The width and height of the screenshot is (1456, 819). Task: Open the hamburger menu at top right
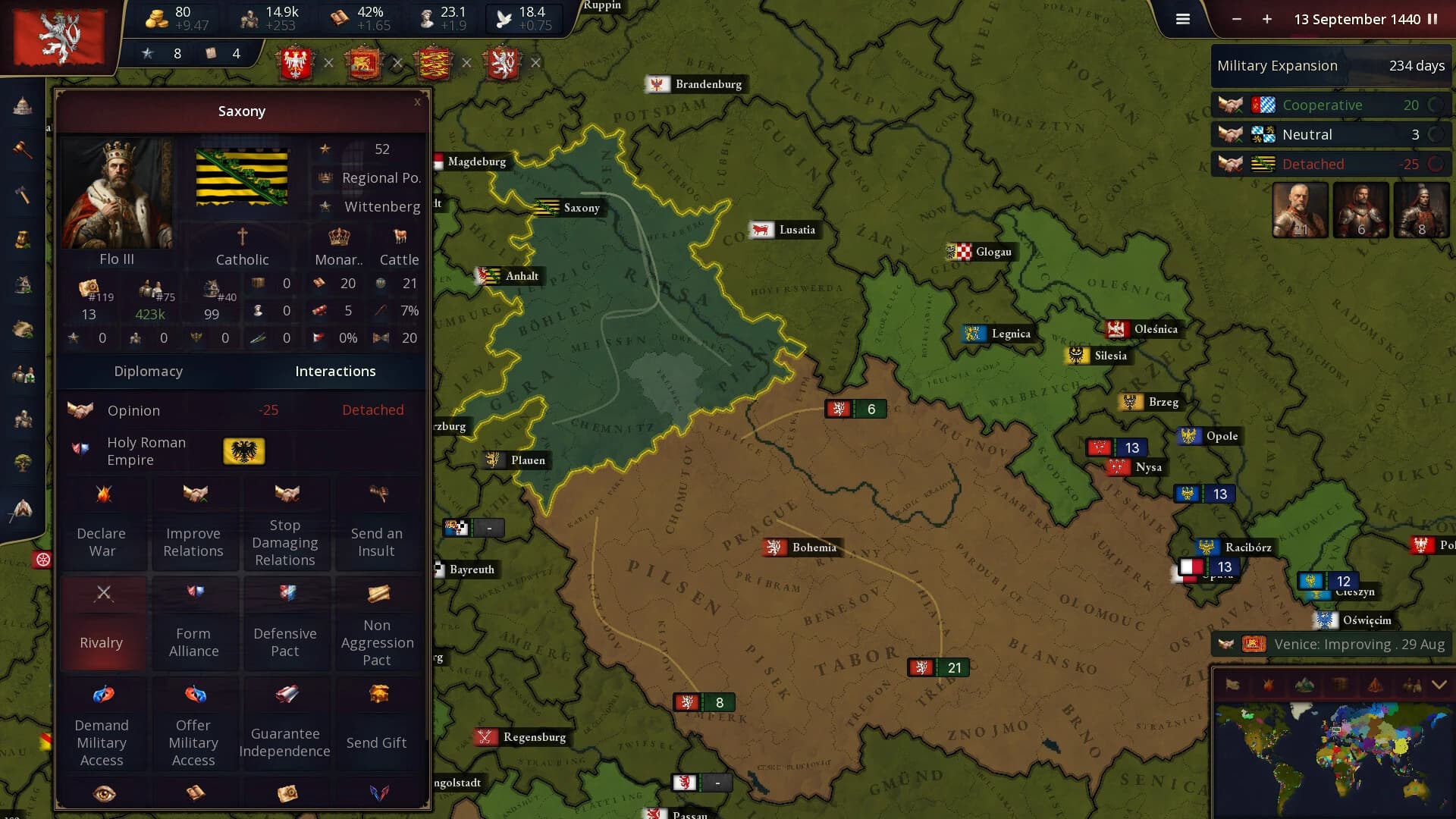(1182, 19)
